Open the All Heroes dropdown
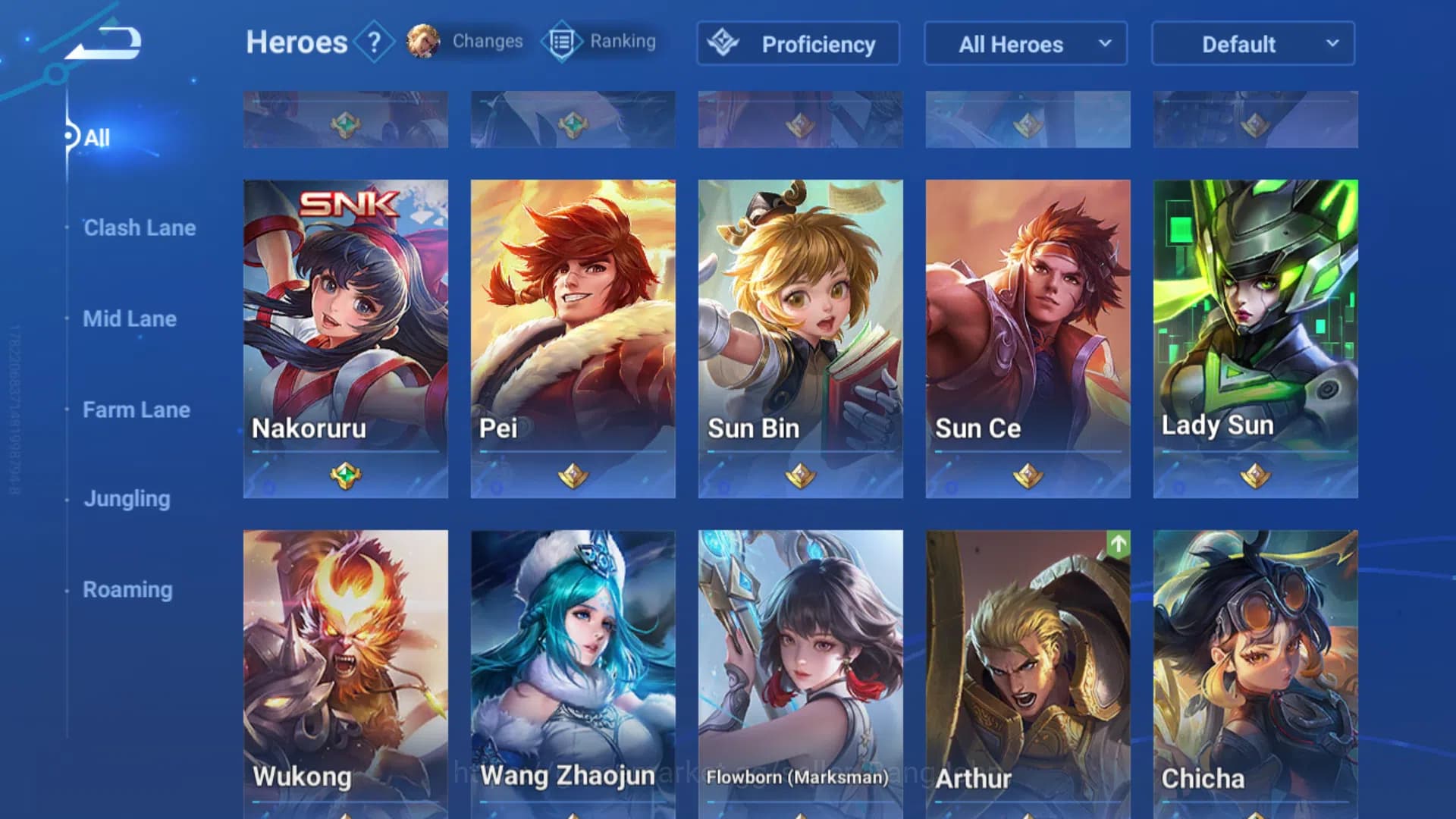The image size is (1456, 819). (1025, 44)
